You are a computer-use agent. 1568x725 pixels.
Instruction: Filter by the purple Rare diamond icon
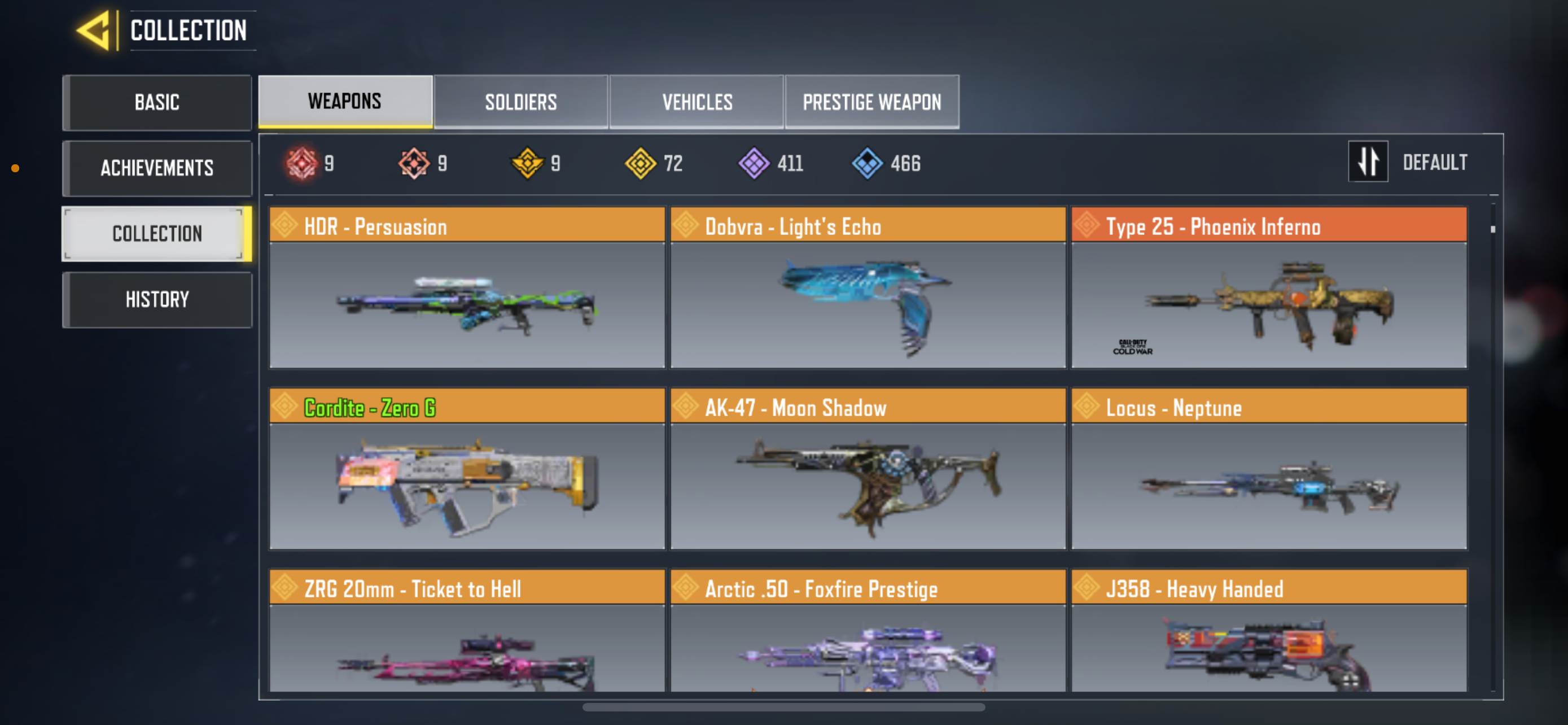point(755,162)
